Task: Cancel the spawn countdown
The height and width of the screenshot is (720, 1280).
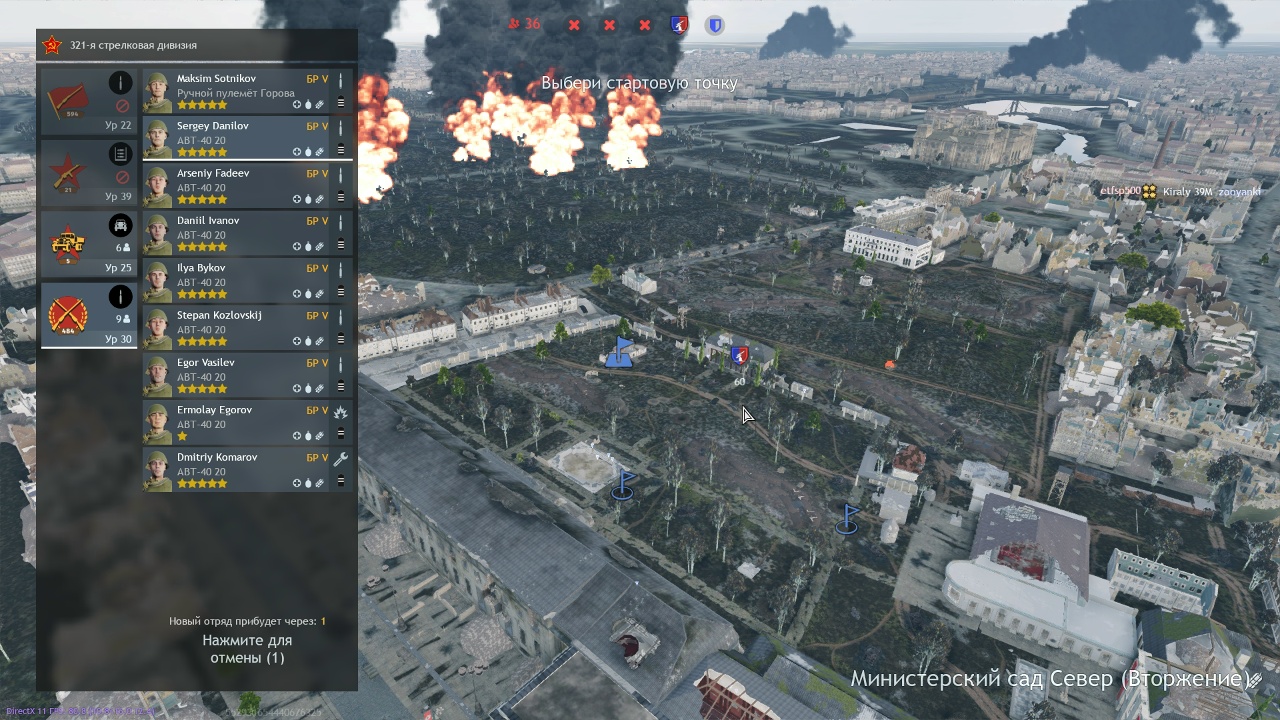Action: [247, 649]
